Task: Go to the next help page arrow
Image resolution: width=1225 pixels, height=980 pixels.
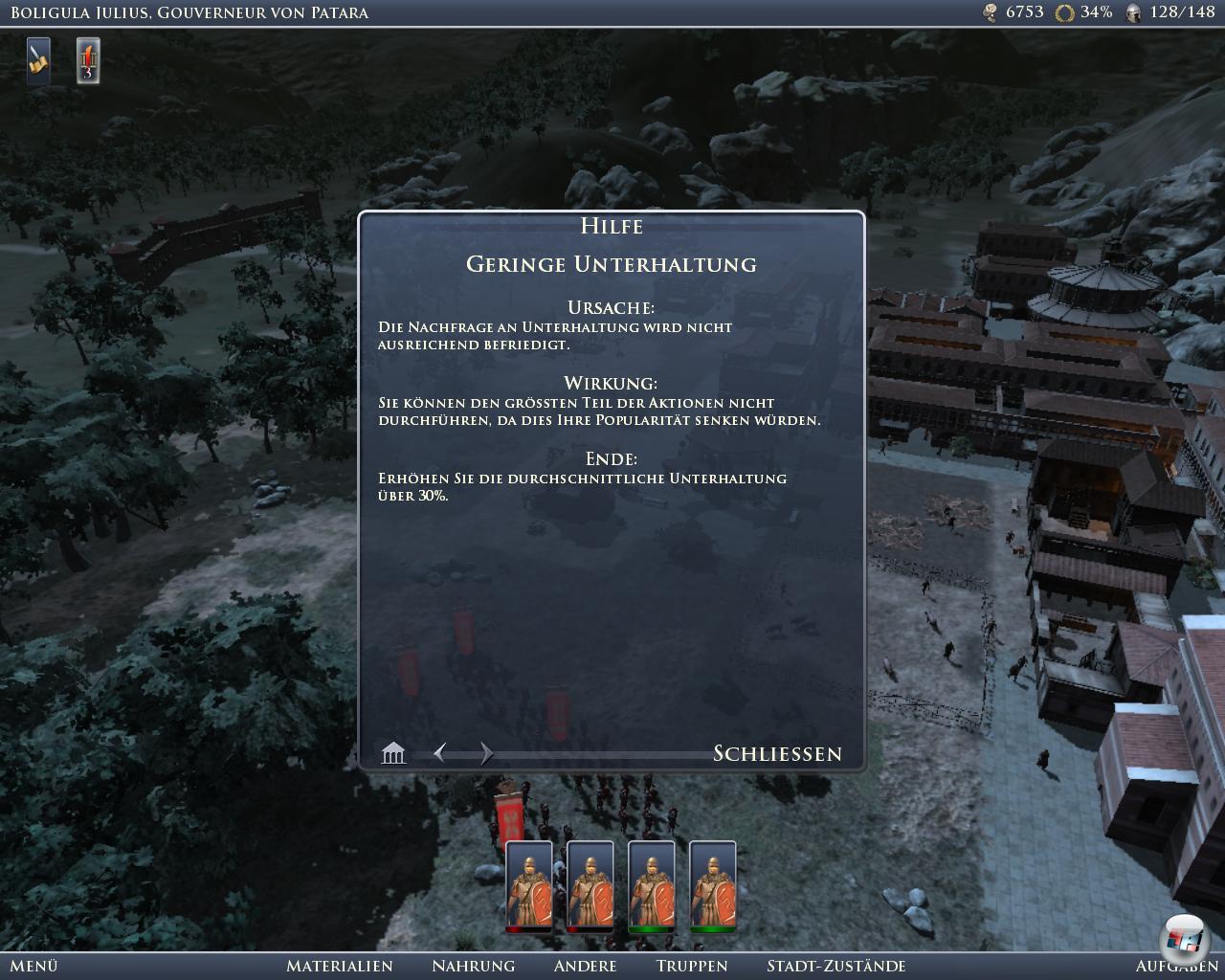Action: pyautogui.click(x=486, y=753)
